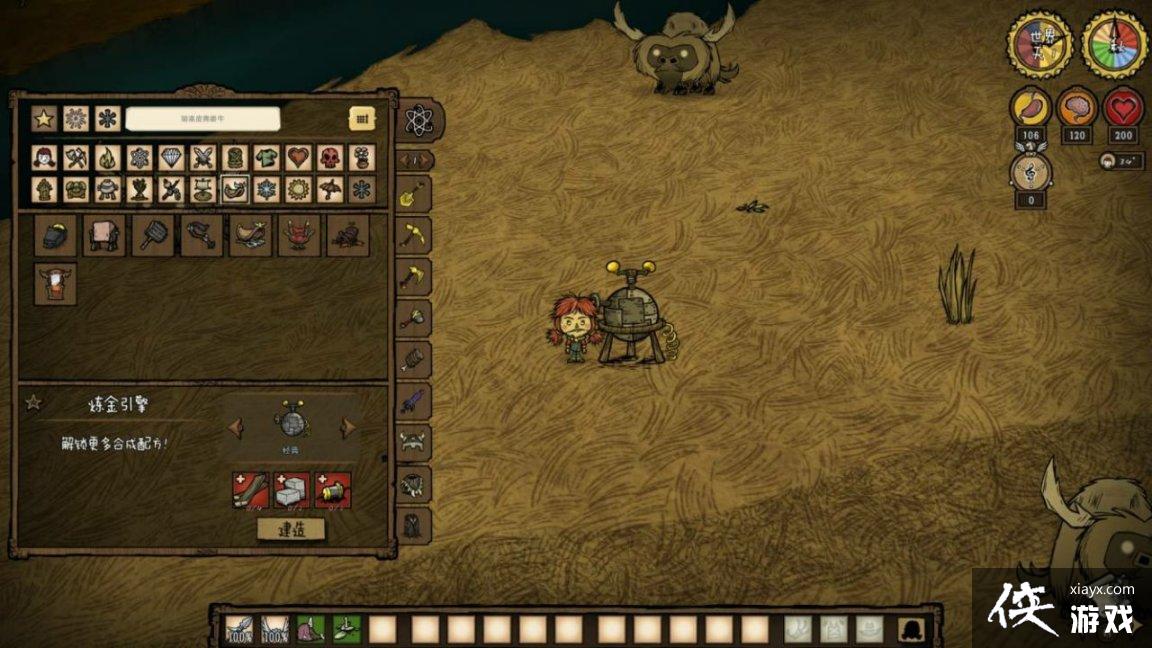This screenshot has width=1152, height=648.
Task: Toggle the crafting menu sort button
Action: tap(362, 118)
